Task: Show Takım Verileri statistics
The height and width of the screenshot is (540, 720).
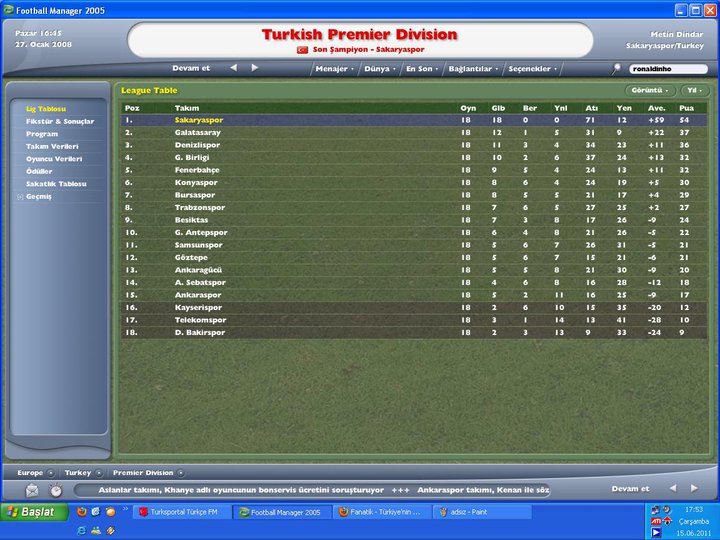Action: coord(54,146)
